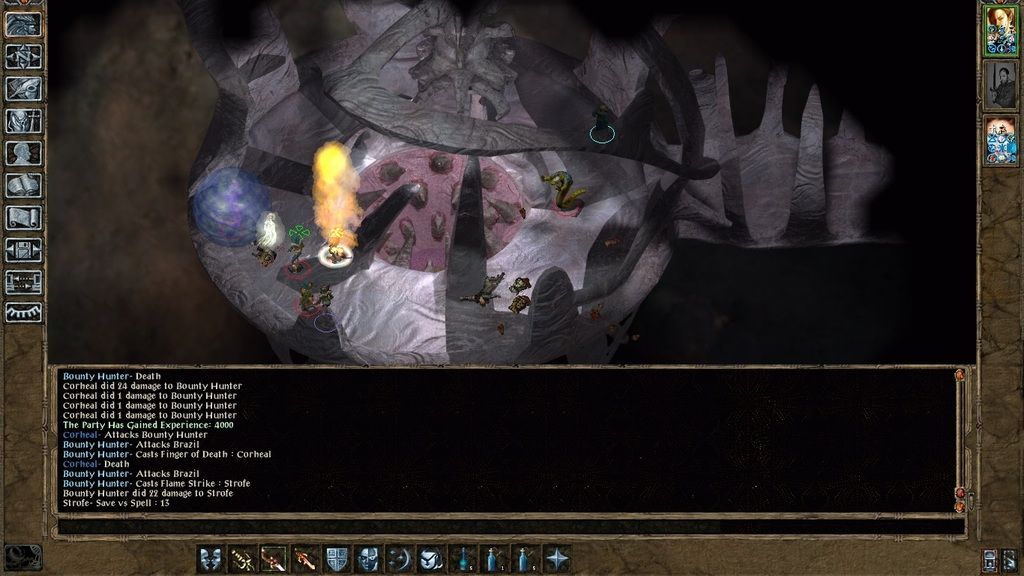Activate the talk masks action button
The width and height of the screenshot is (1024, 576).
pyautogui.click(x=211, y=559)
